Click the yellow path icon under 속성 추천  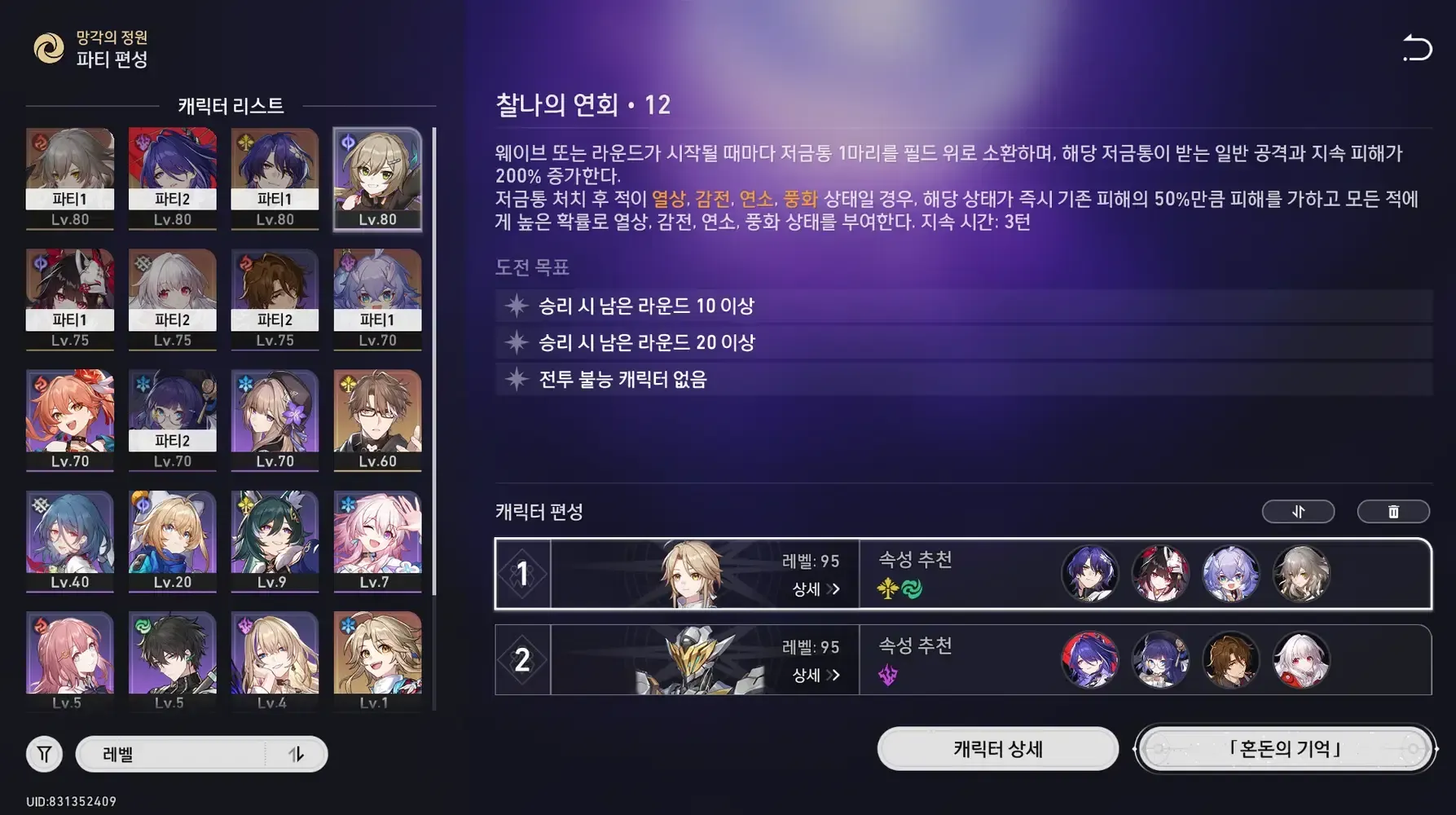point(889,586)
